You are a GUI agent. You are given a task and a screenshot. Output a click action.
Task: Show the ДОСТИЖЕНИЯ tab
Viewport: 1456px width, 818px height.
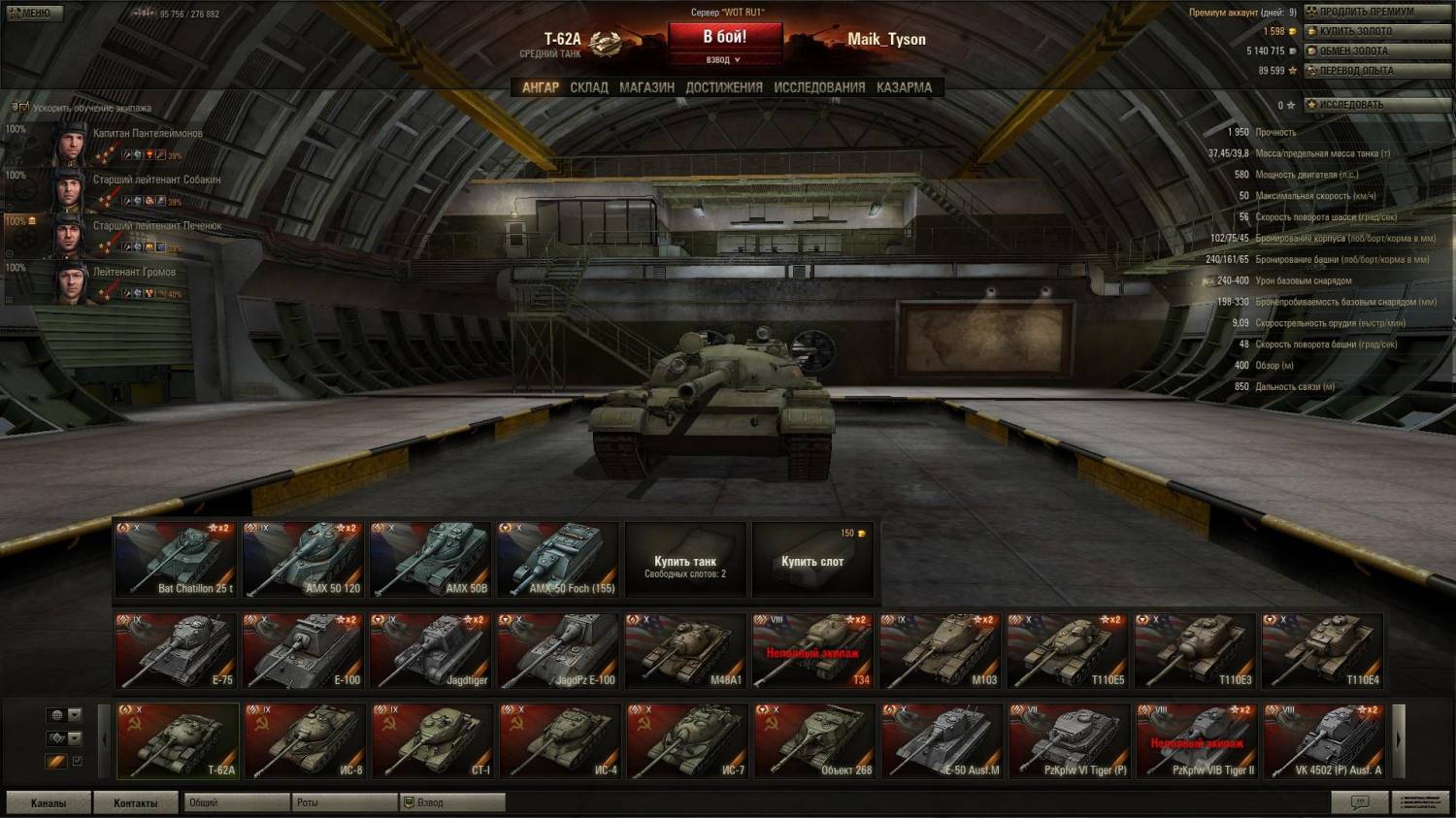(724, 87)
